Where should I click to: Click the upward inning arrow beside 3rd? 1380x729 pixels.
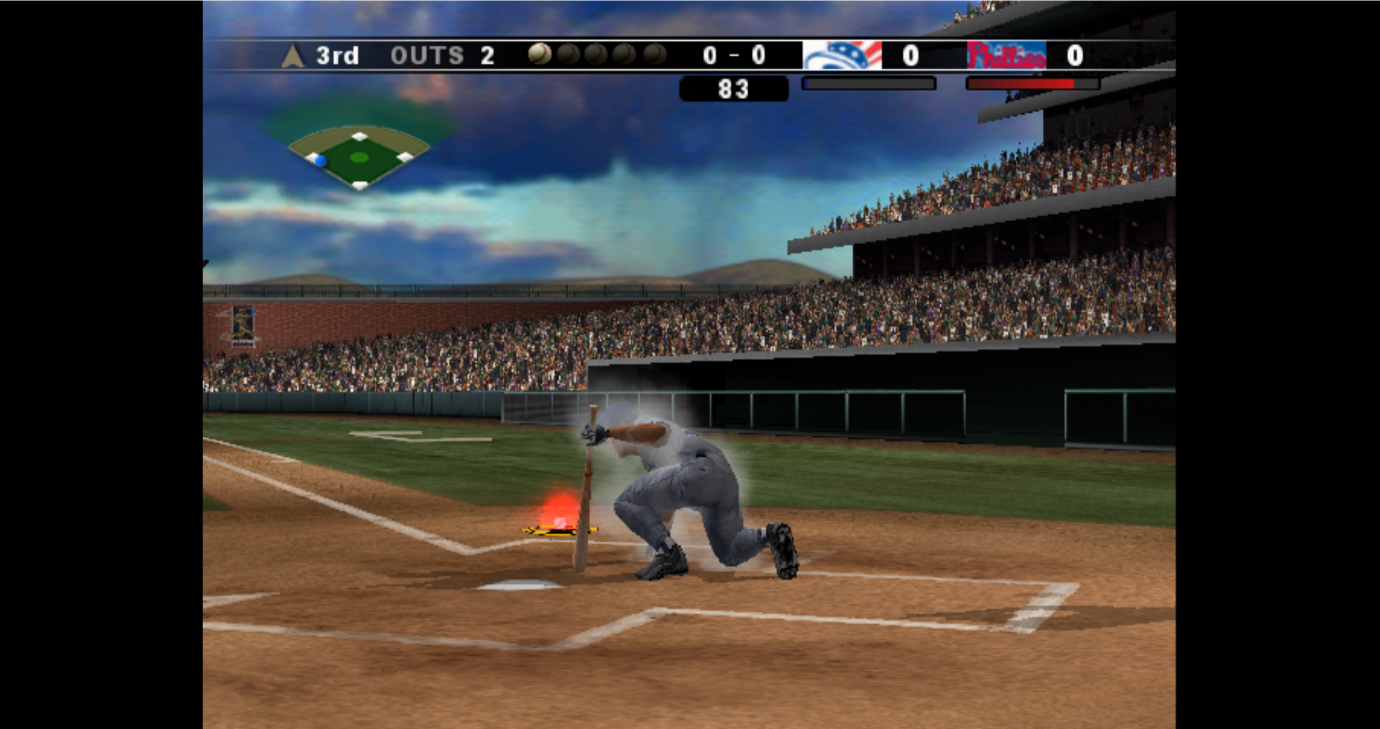click(x=290, y=55)
